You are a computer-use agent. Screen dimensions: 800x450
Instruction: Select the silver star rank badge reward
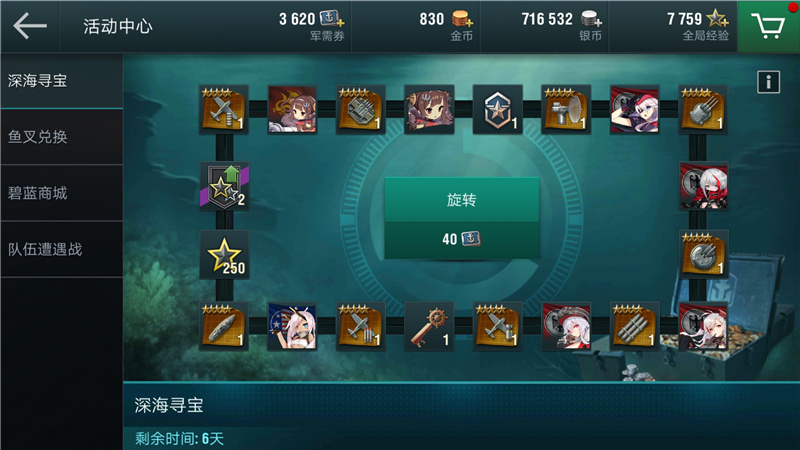497,109
